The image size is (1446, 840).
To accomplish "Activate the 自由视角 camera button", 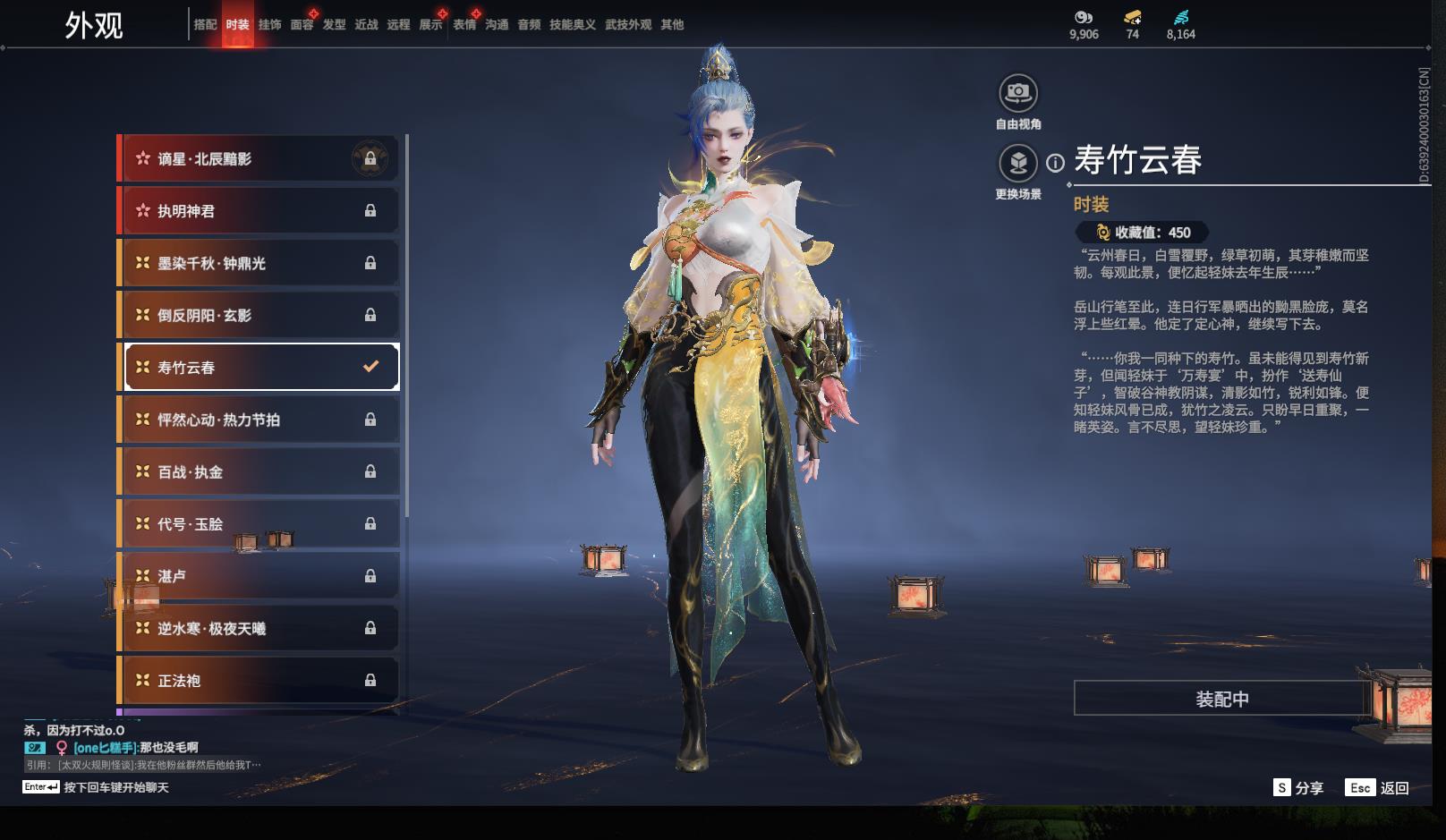I will 1017,93.
